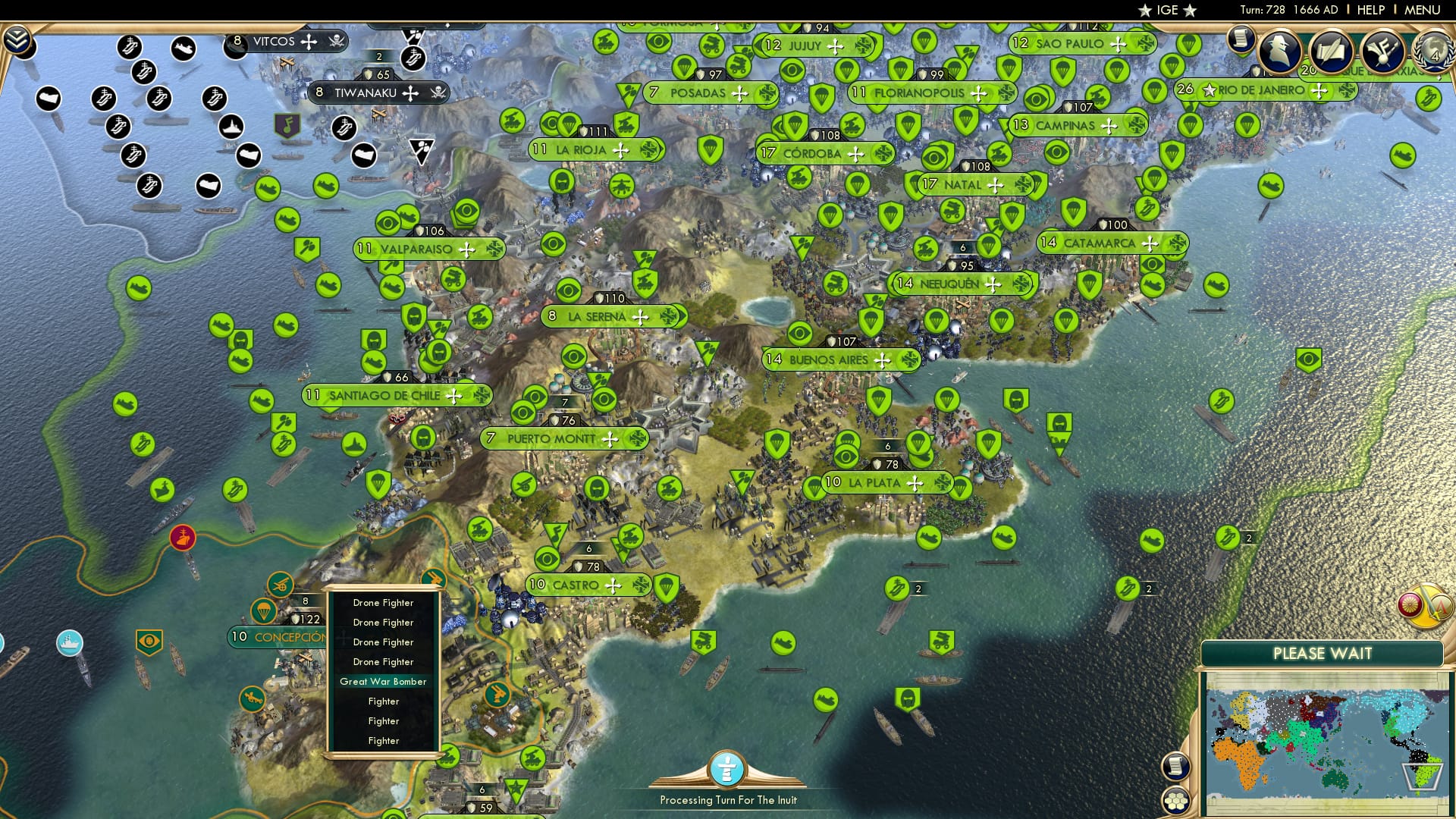Click the Buenos Aires city banner

click(834, 360)
